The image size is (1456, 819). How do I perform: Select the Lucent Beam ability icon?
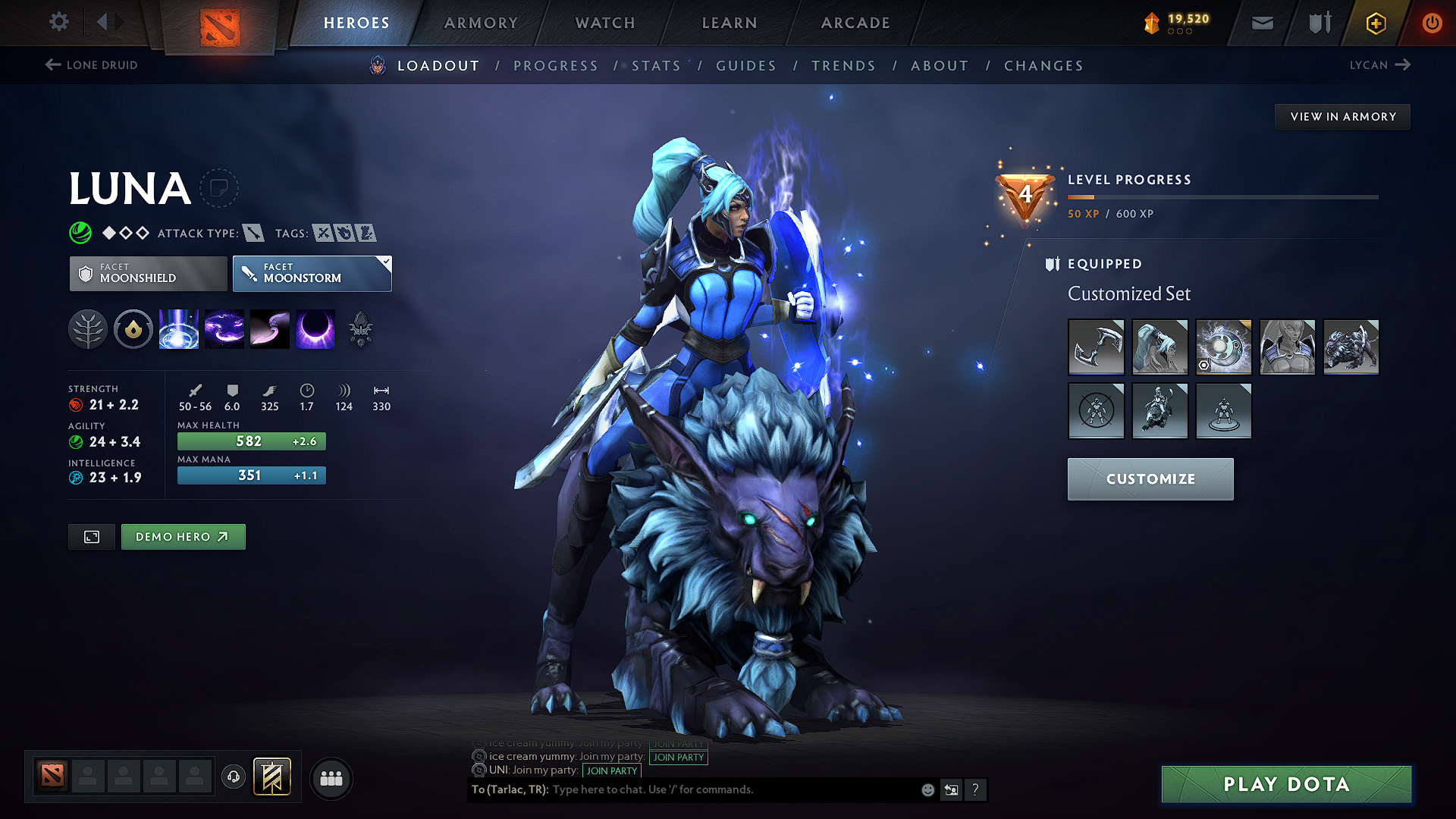tap(178, 329)
